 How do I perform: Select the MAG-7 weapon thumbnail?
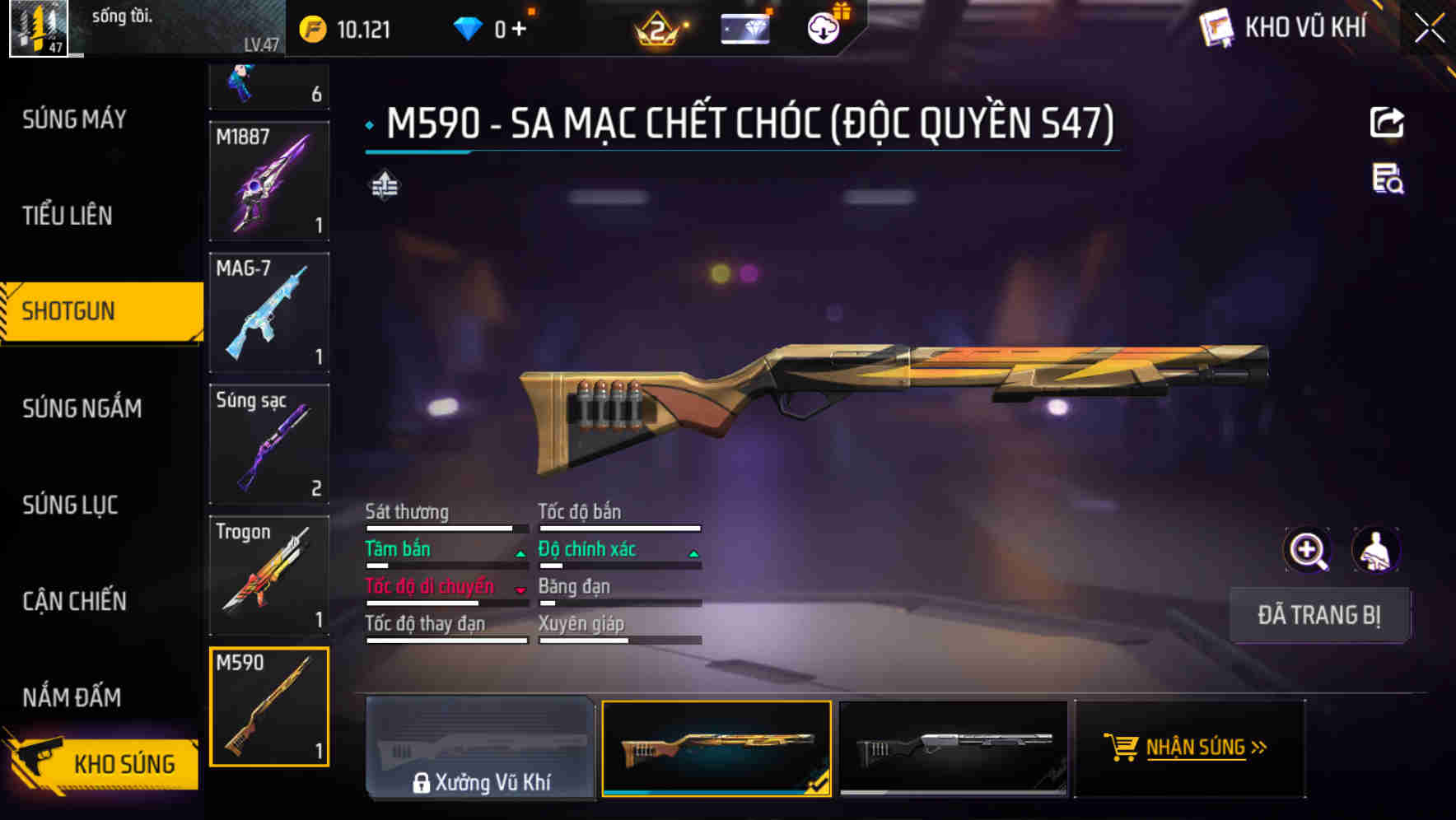[x=268, y=313]
